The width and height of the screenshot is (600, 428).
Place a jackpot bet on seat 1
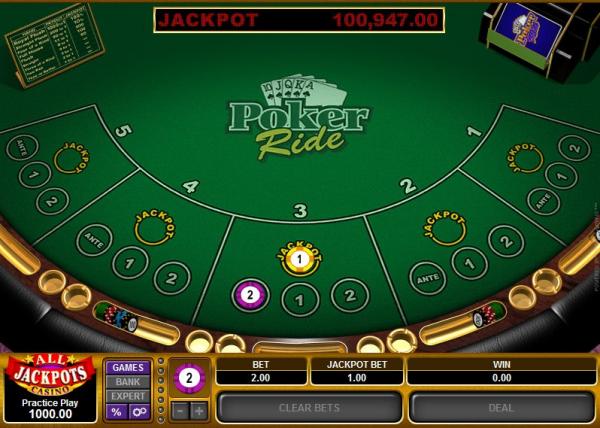[524, 160]
